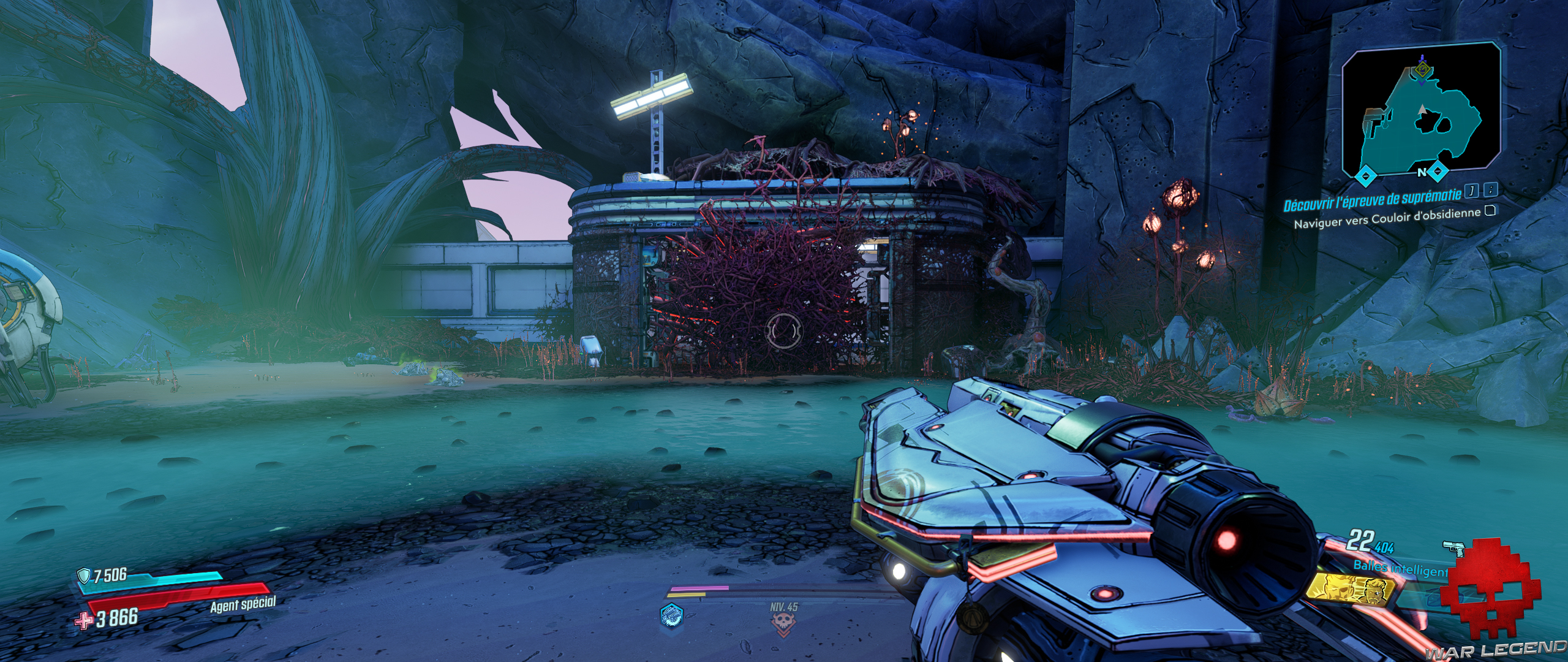1568x662 pixels.
Task: Click the red health cross icon
Action: (83, 620)
